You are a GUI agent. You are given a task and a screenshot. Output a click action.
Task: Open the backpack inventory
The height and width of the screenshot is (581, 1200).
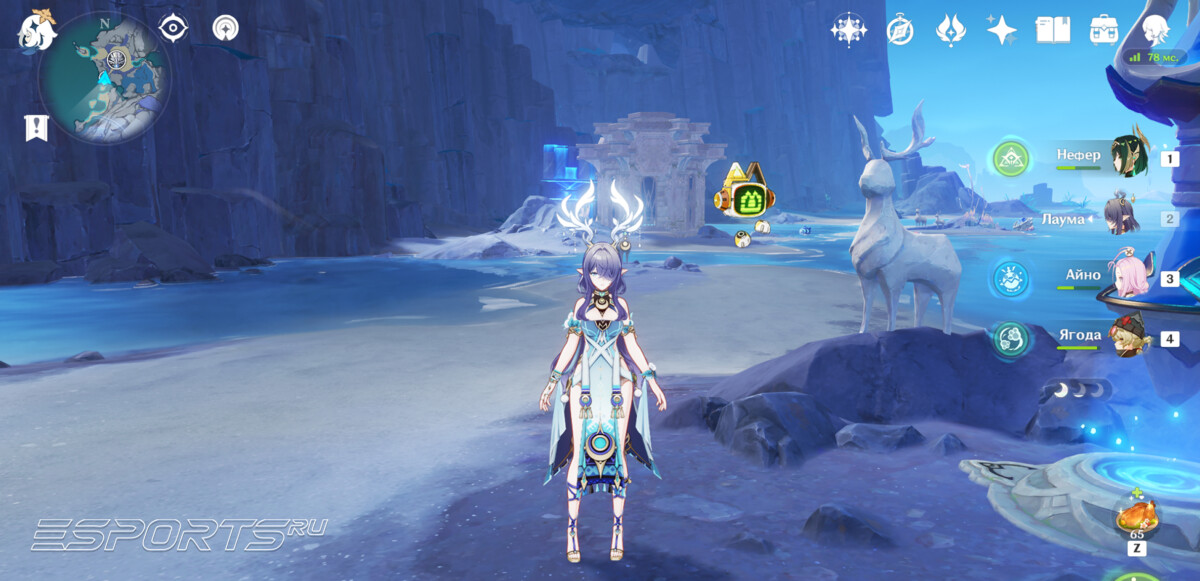[x=1104, y=30]
